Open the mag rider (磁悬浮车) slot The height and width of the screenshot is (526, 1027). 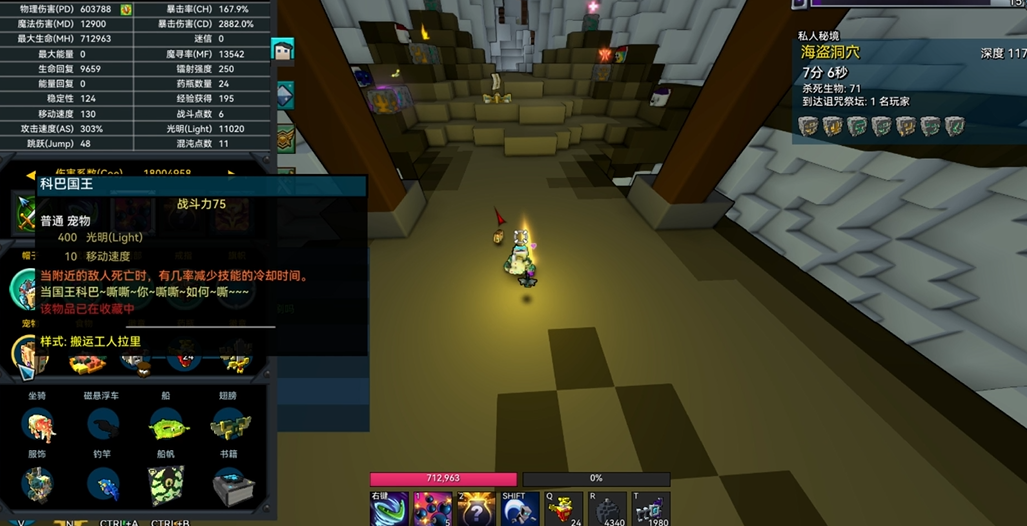point(102,427)
